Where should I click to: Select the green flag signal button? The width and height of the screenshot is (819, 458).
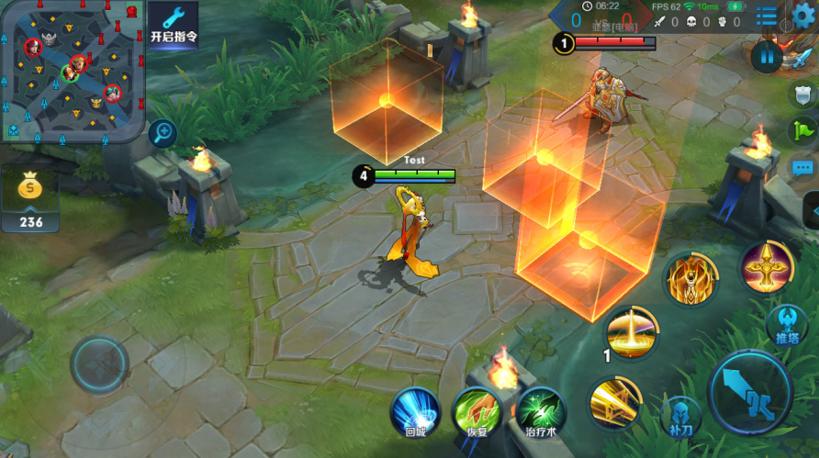[x=803, y=131]
